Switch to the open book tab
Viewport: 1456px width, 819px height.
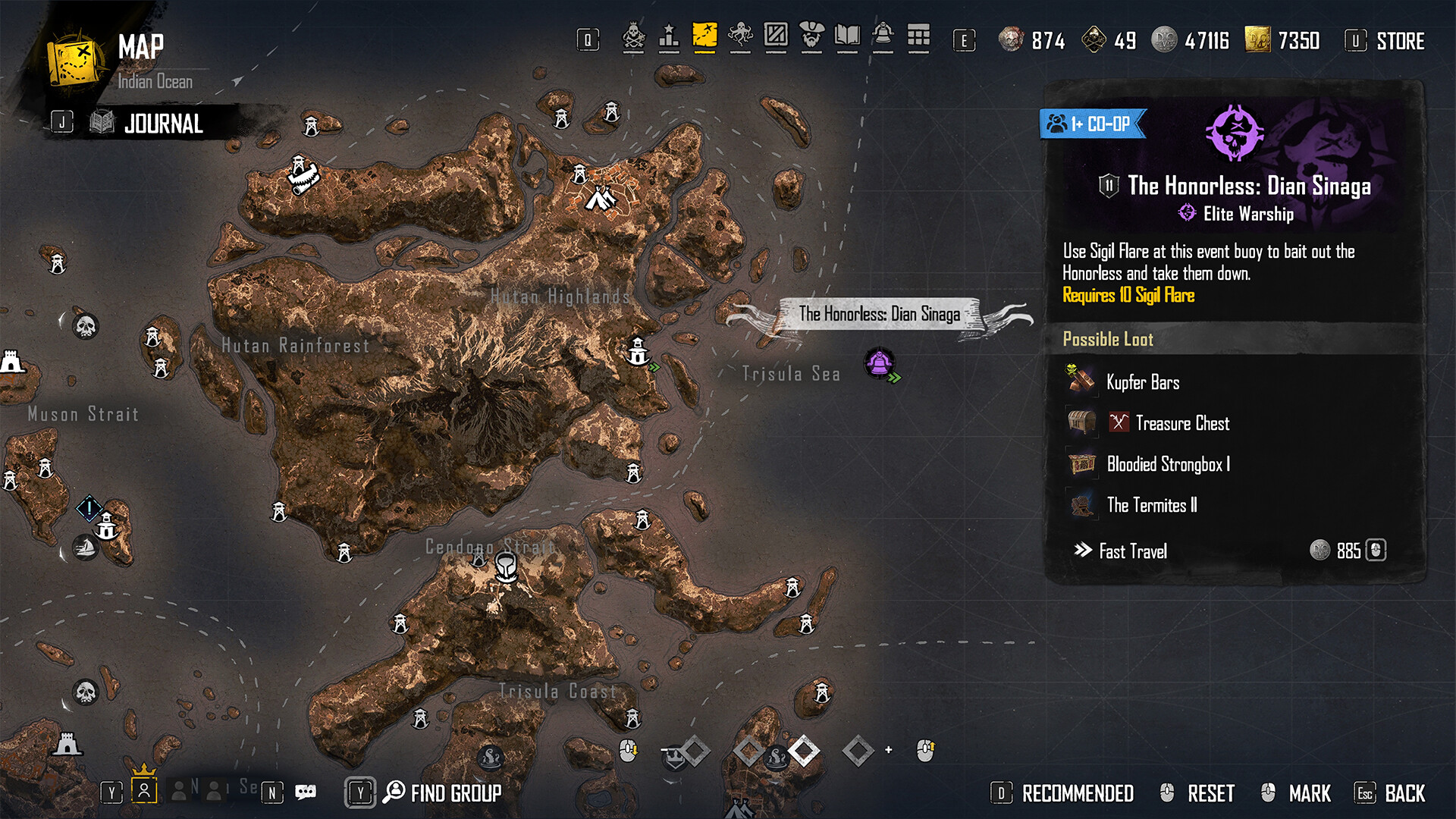pyautogui.click(x=847, y=36)
